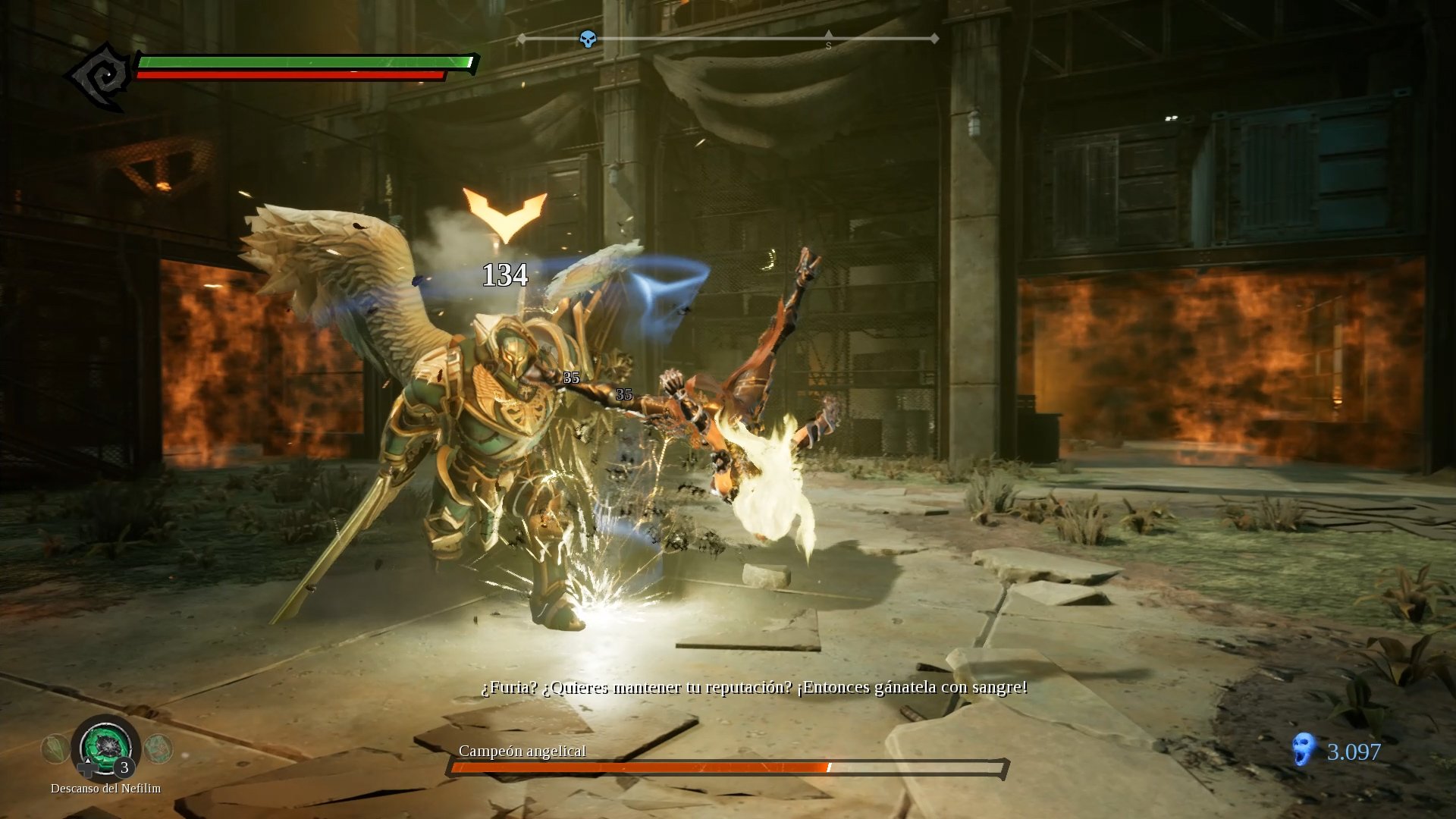Select the faded green item right of Descanso

point(158,749)
